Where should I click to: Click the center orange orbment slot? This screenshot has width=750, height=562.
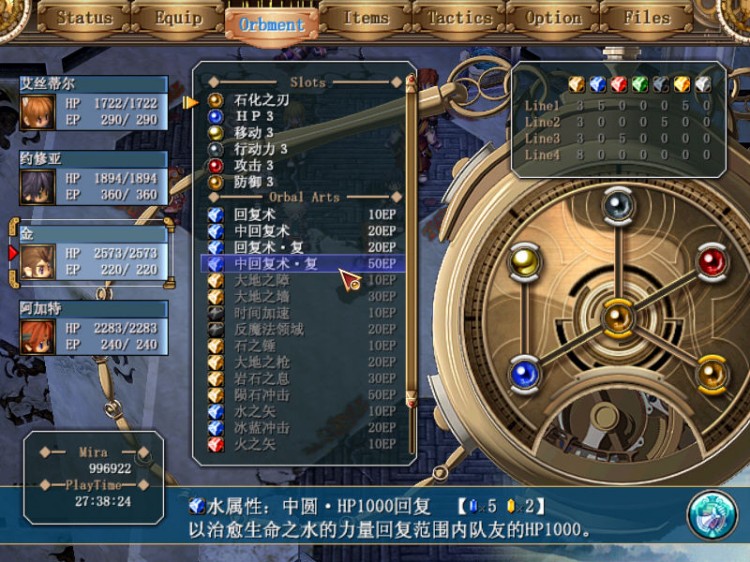pyautogui.click(x=617, y=318)
